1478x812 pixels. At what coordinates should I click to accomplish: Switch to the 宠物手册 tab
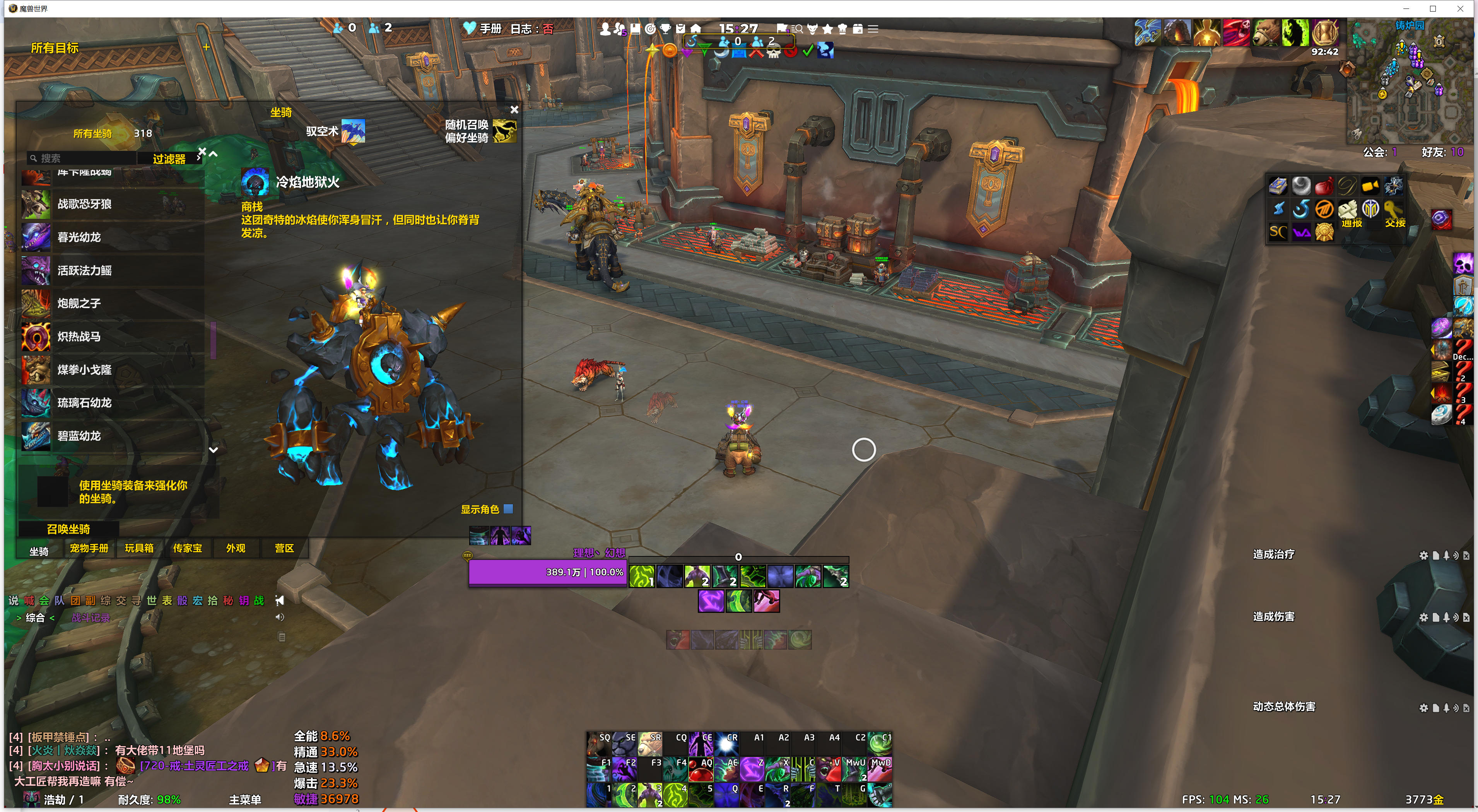89,548
